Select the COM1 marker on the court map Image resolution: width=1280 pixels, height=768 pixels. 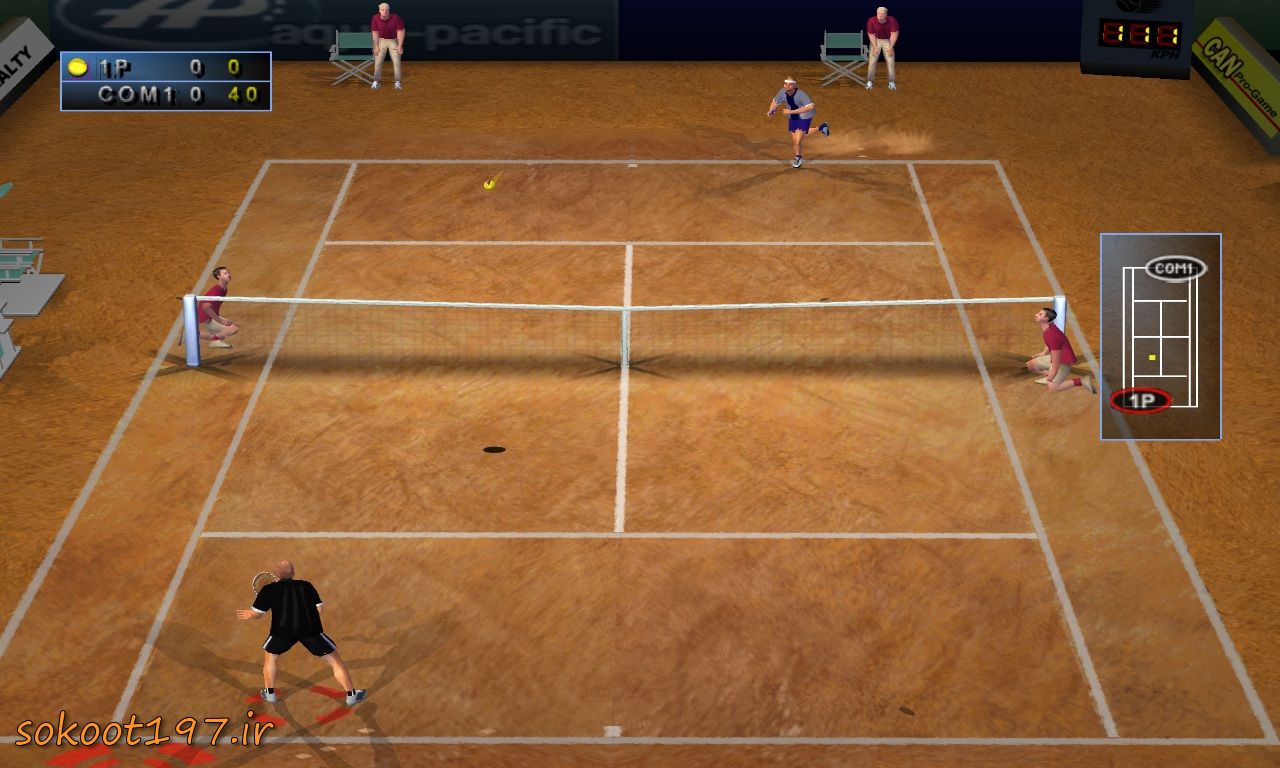[1175, 268]
